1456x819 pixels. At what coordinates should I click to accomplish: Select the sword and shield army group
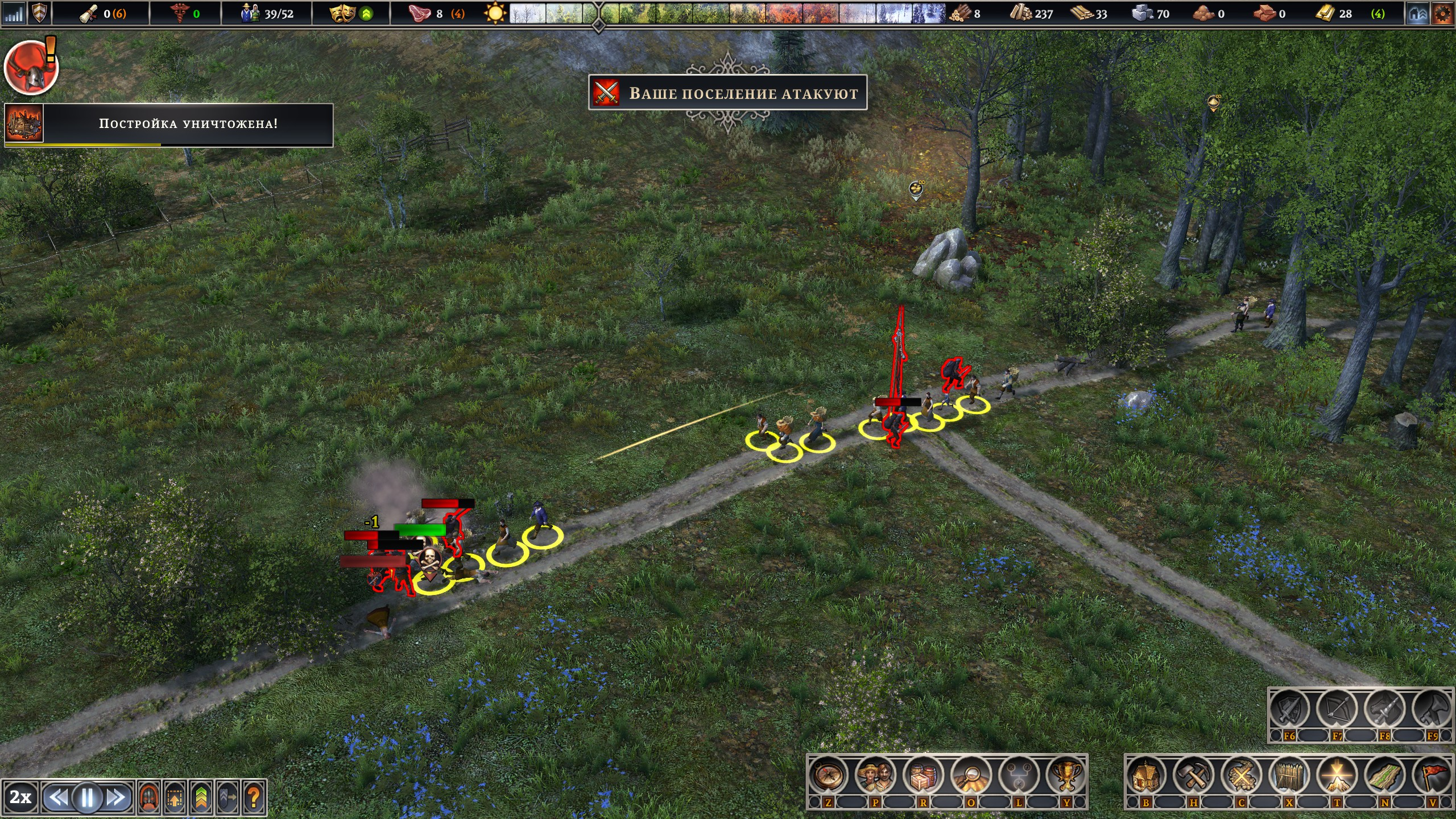coord(1289,710)
